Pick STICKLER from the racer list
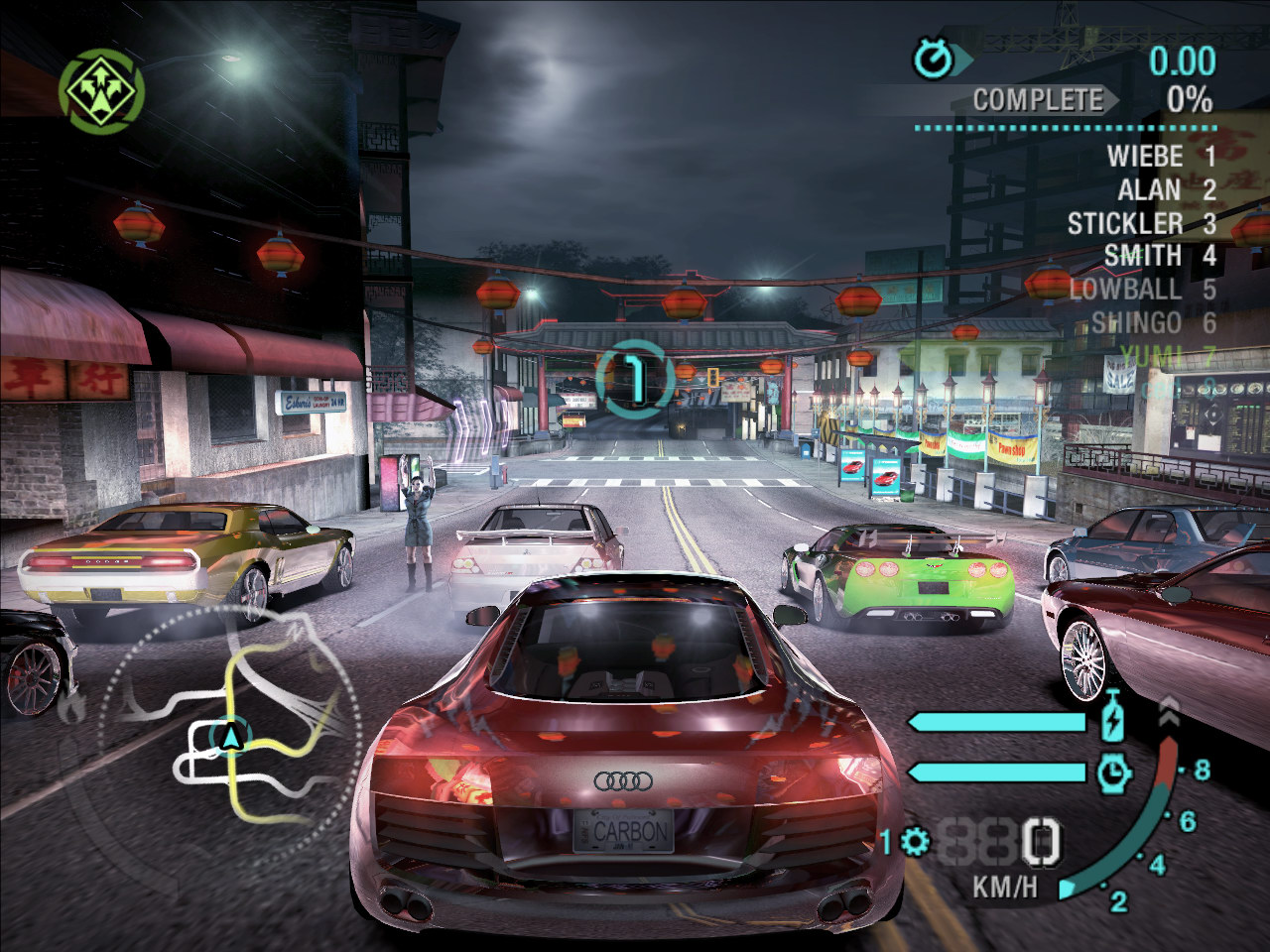This screenshot has width=1270, height=952. [1125, 224]
